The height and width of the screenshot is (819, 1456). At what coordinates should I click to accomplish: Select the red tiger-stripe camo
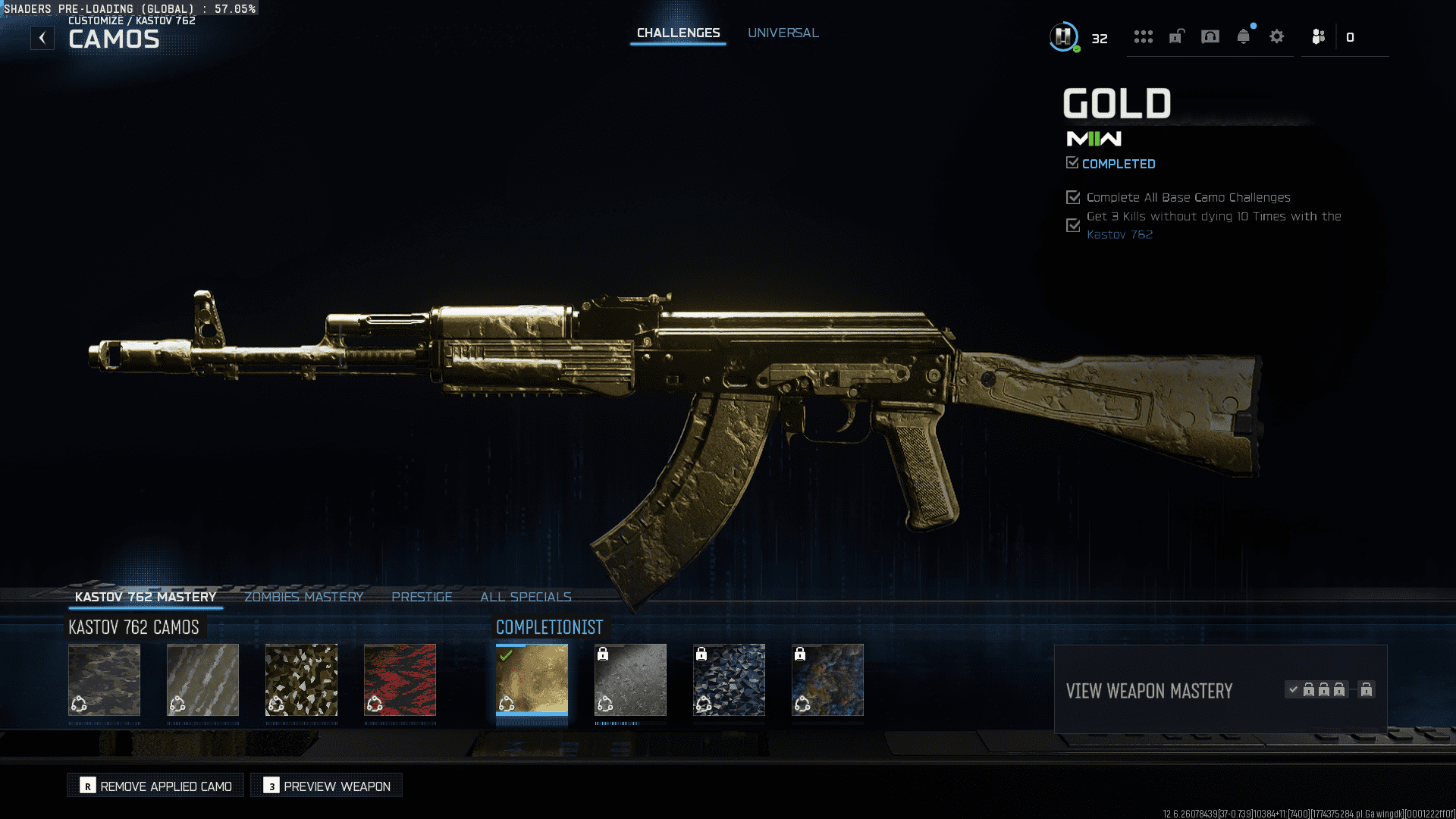click(x=400, y=679)
